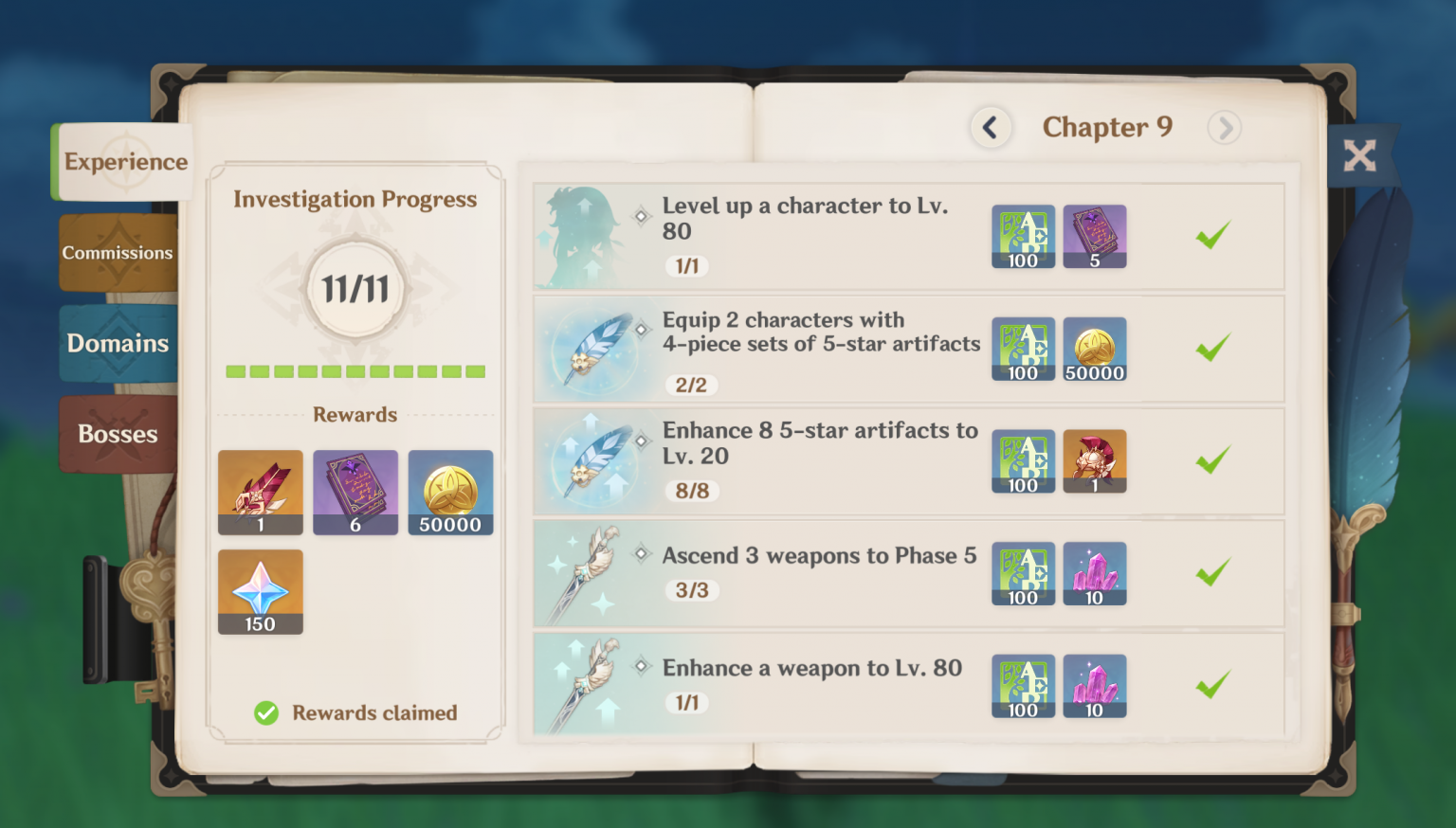The height and width of the screenshot is (828, 1456).
Task: Open the Domains tab
Action: tap(117, 343)
